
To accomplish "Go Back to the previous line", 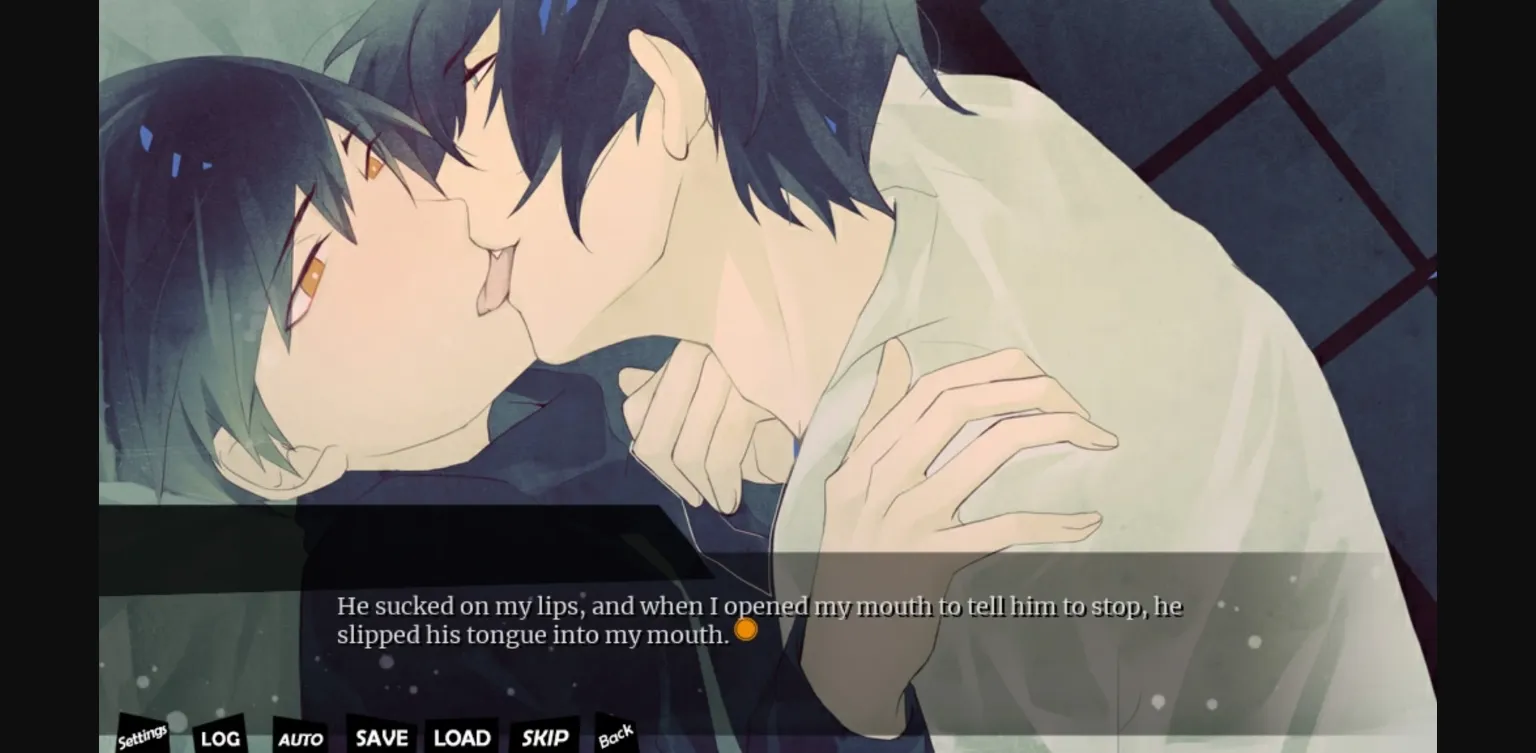I will [x=617, y=733].
